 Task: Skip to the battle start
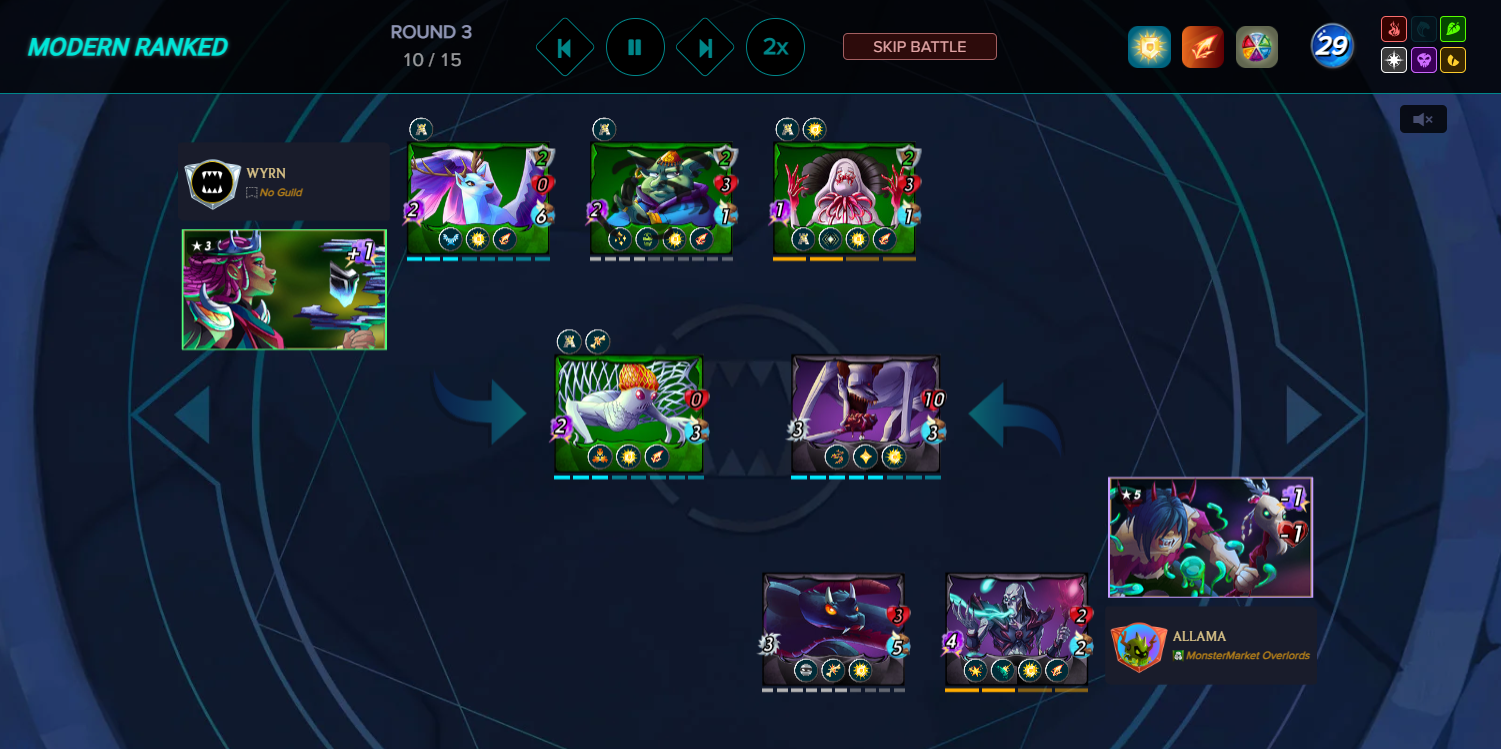click(x=565, y=47)
